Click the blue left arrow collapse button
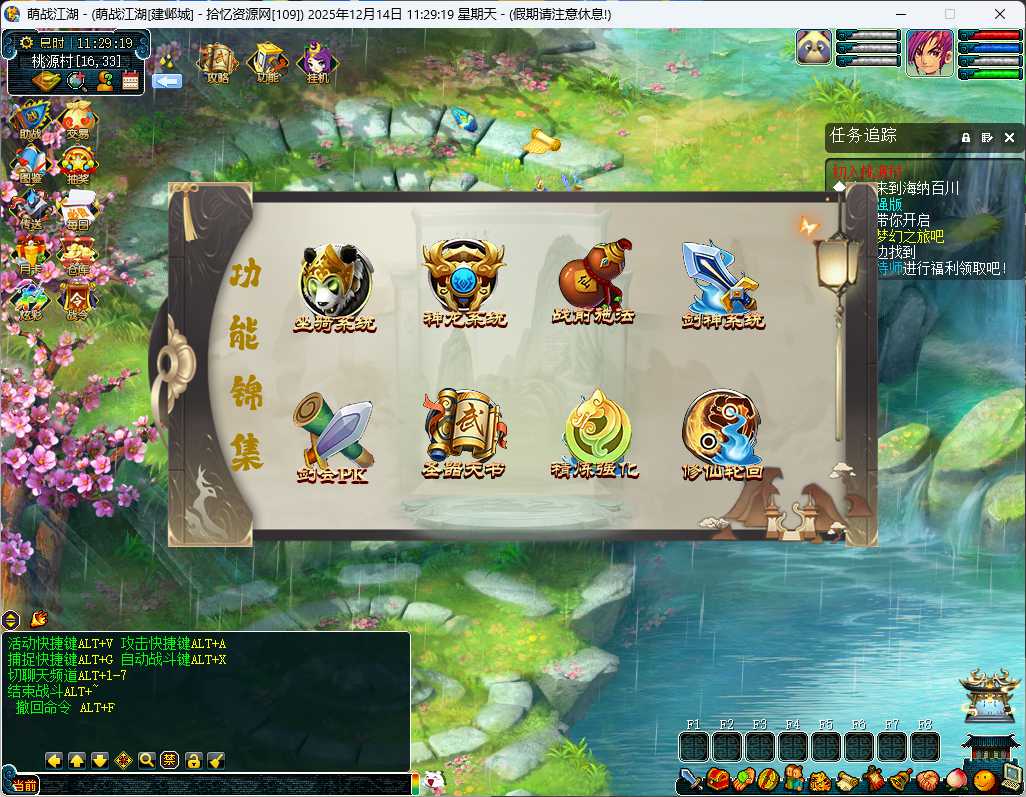The width and height of the screenshot is (1026, 797). pos(167,81)
